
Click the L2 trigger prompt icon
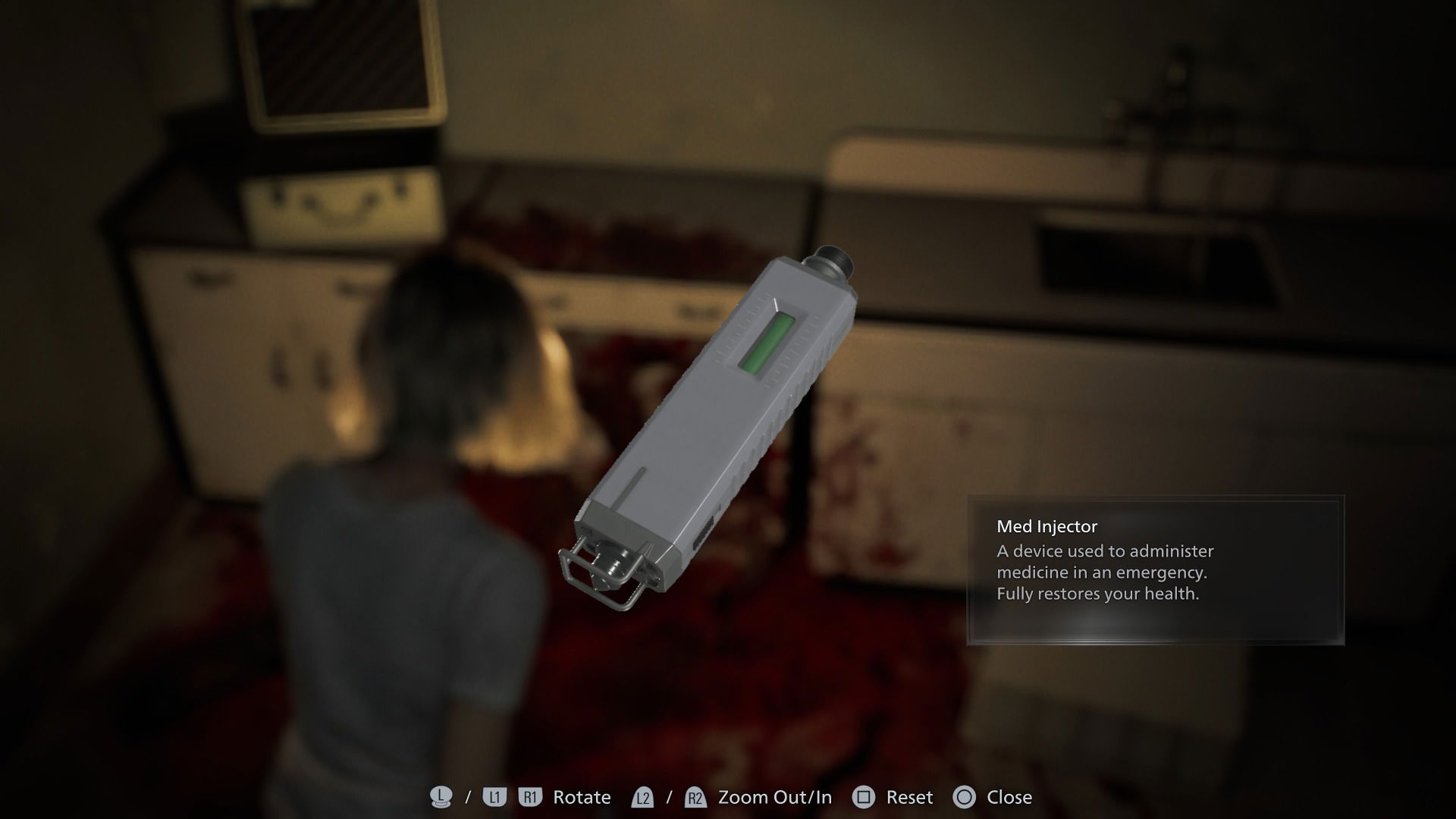click(643, 797)
